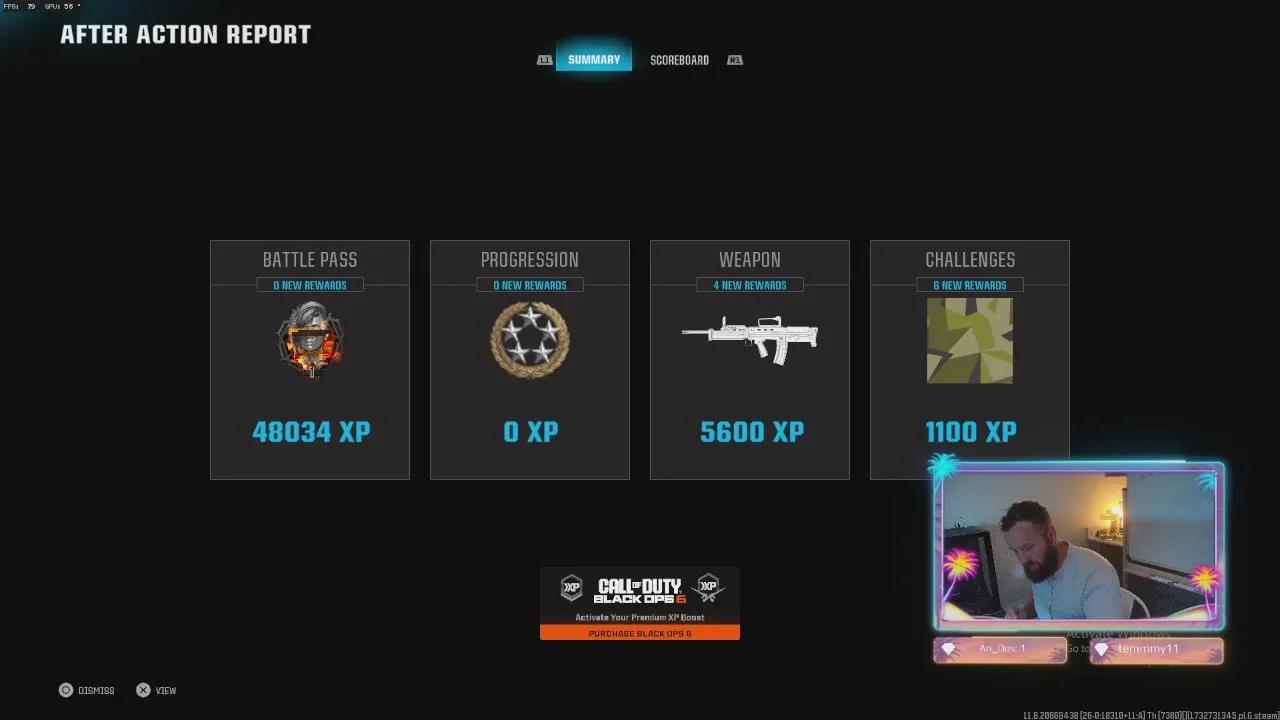Click the L1 shoulder button prompt icon
The width and height of the screenshot is (1280, 720).
point(545,60)
